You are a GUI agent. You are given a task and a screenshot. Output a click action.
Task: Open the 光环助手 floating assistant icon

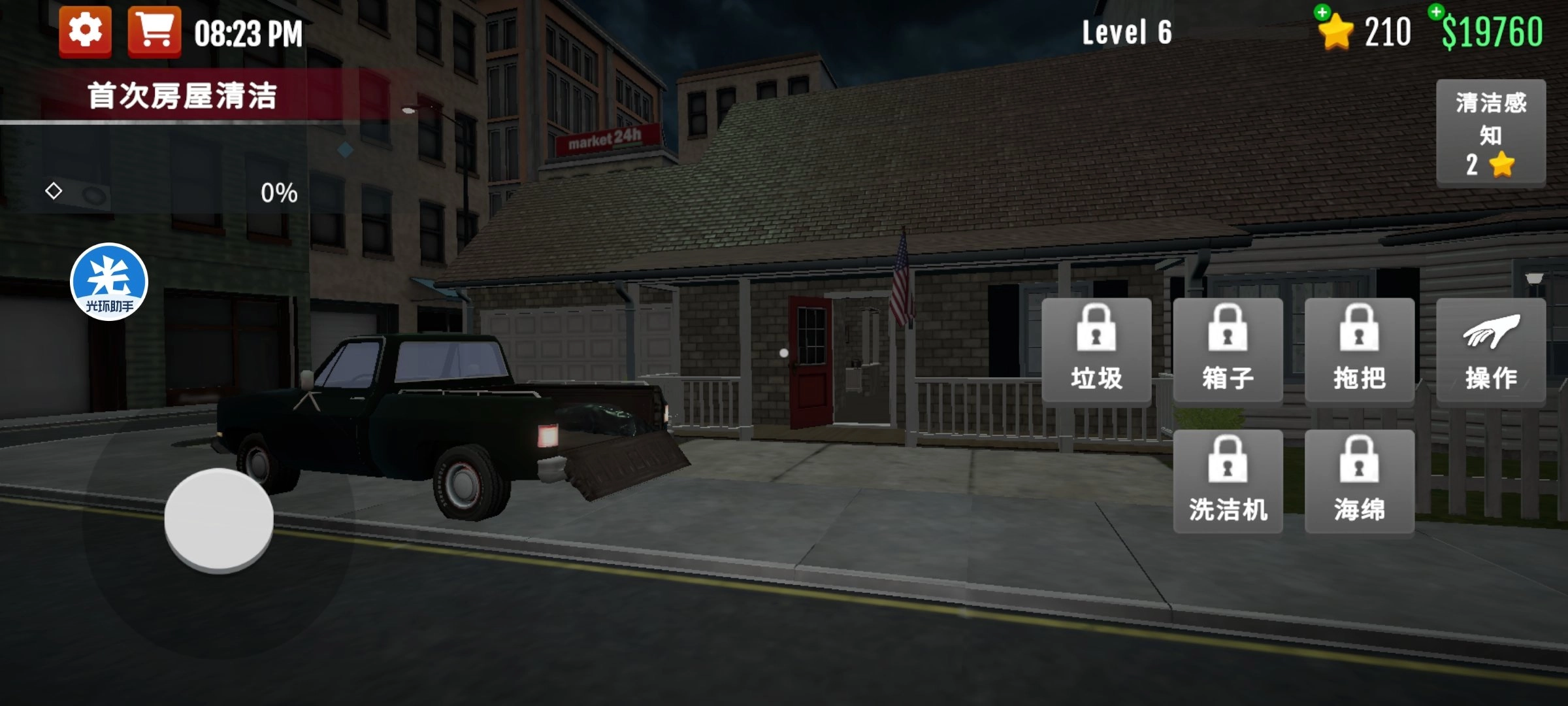point(109,280)
